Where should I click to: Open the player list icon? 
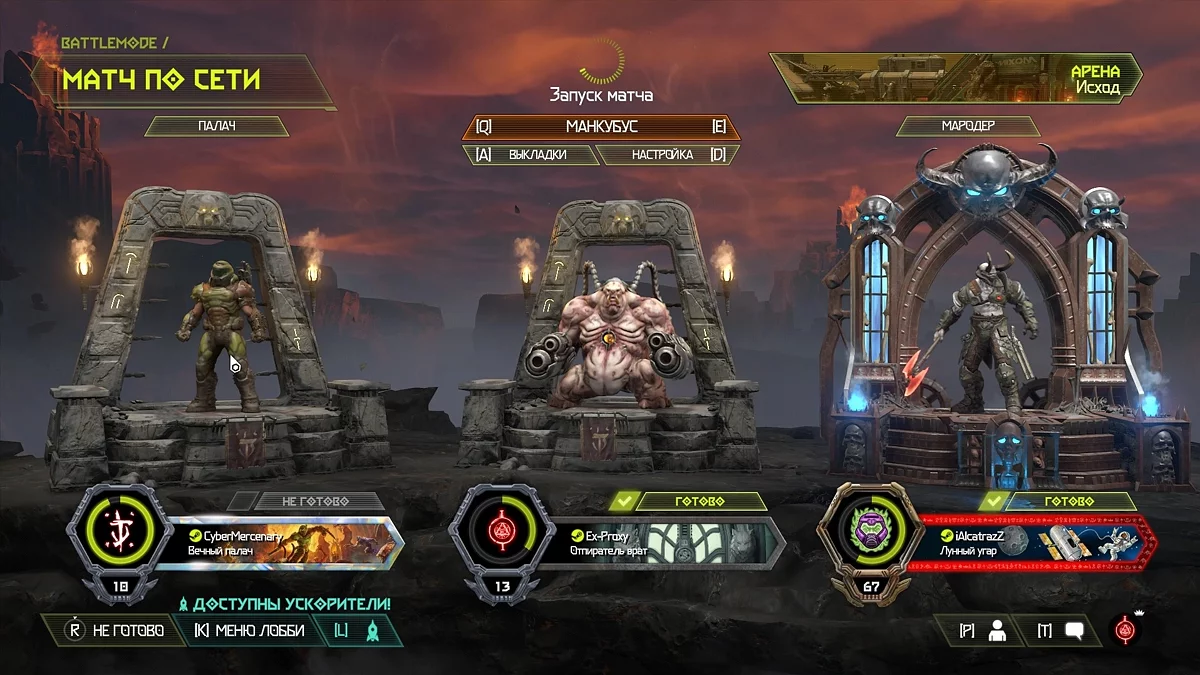(x=984, y=630)
